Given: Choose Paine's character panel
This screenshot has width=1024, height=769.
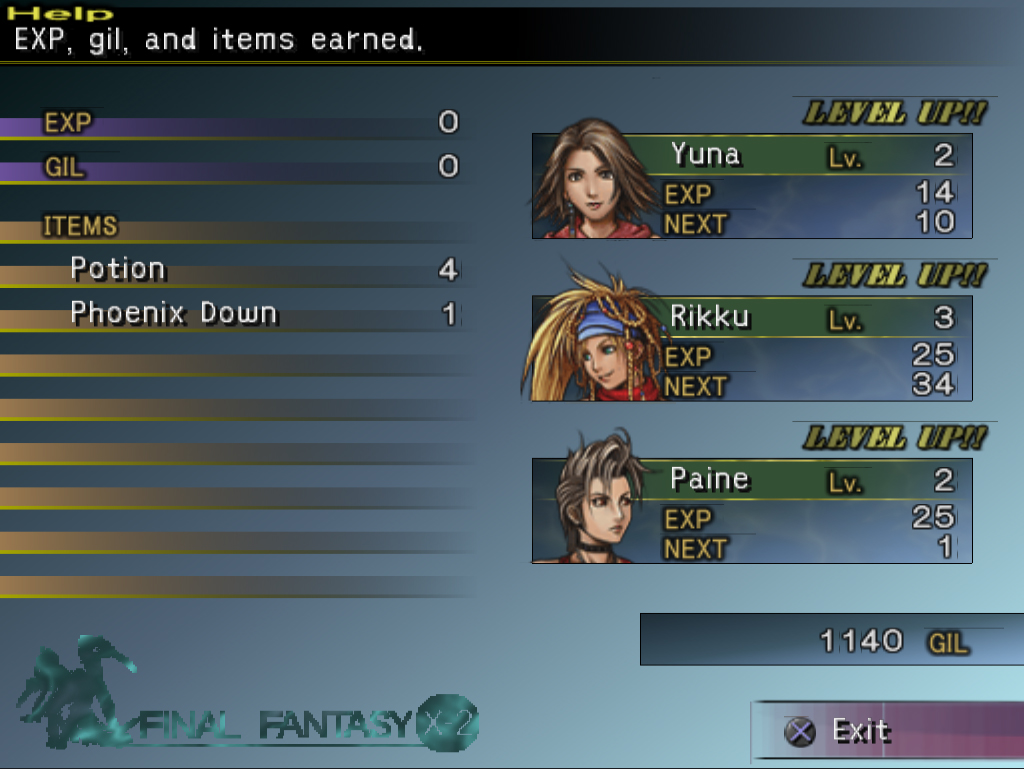Looking at the screenshot, I should coord(752,511).
